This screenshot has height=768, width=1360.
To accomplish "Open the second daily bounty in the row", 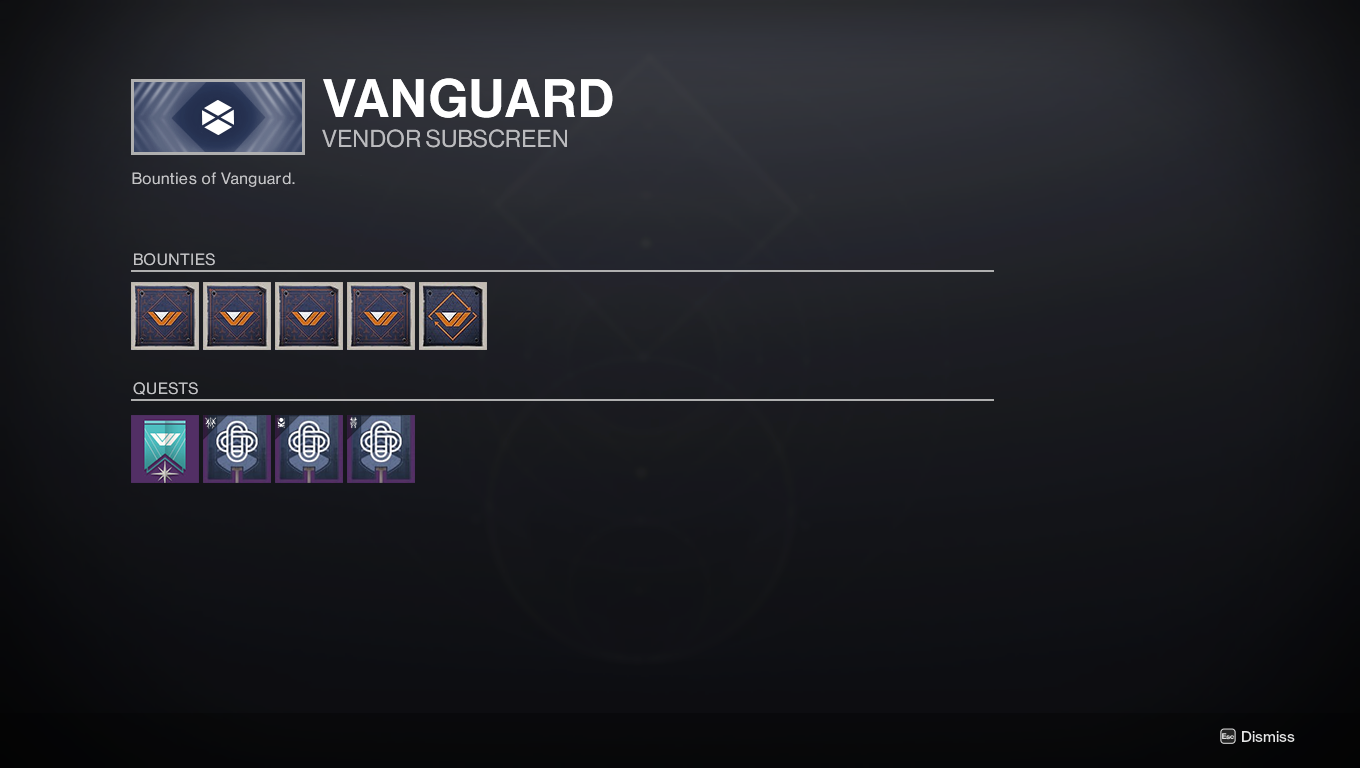I will coord(237,315).
